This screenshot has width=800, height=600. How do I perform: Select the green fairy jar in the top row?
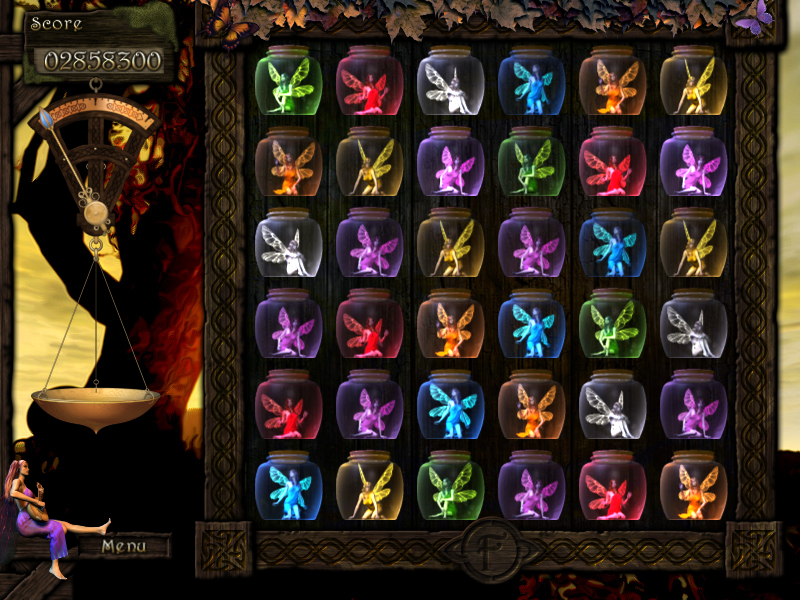pos(288,82)
